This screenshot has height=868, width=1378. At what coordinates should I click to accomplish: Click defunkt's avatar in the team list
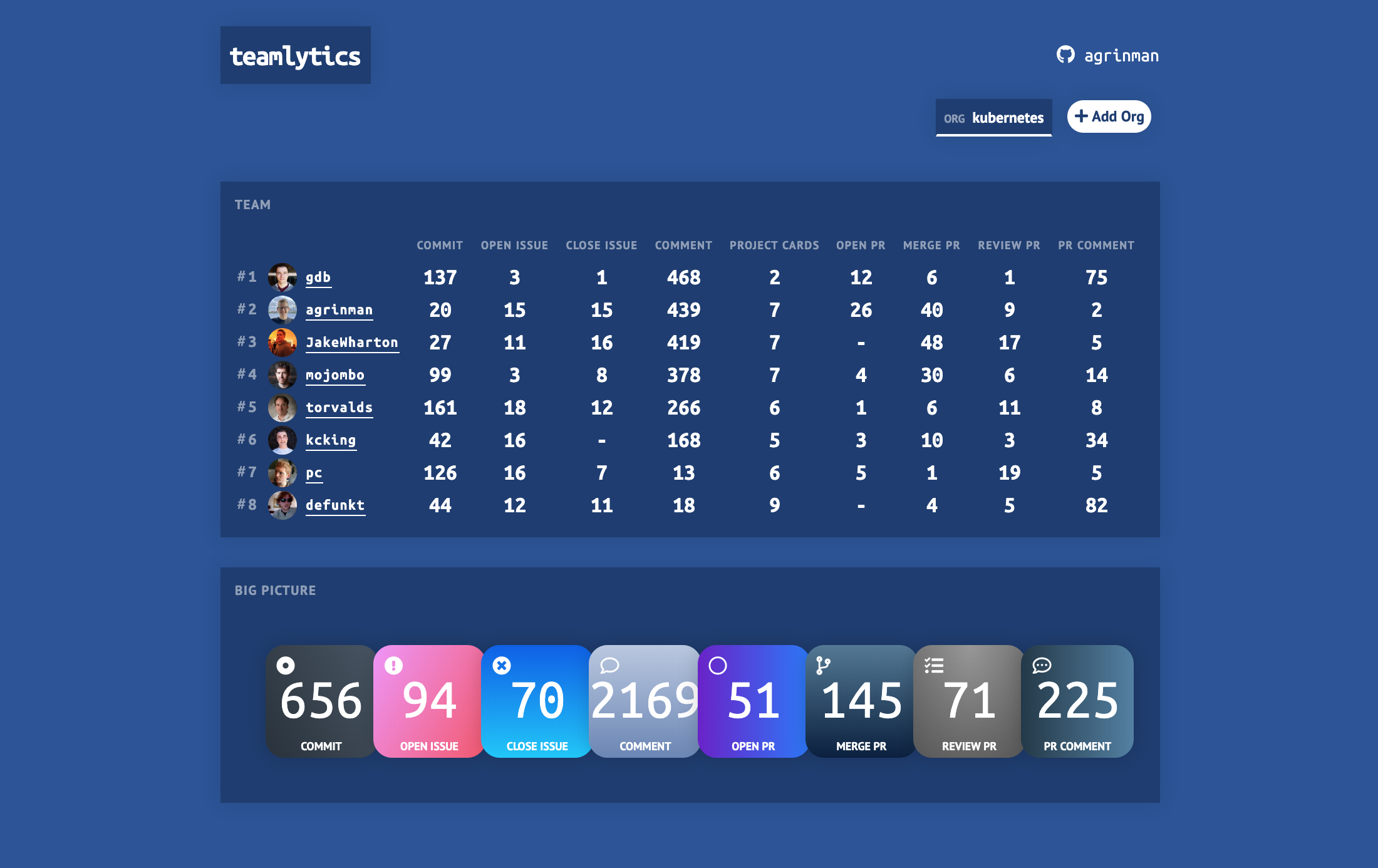pyautogui.click(x=283, y=505)
